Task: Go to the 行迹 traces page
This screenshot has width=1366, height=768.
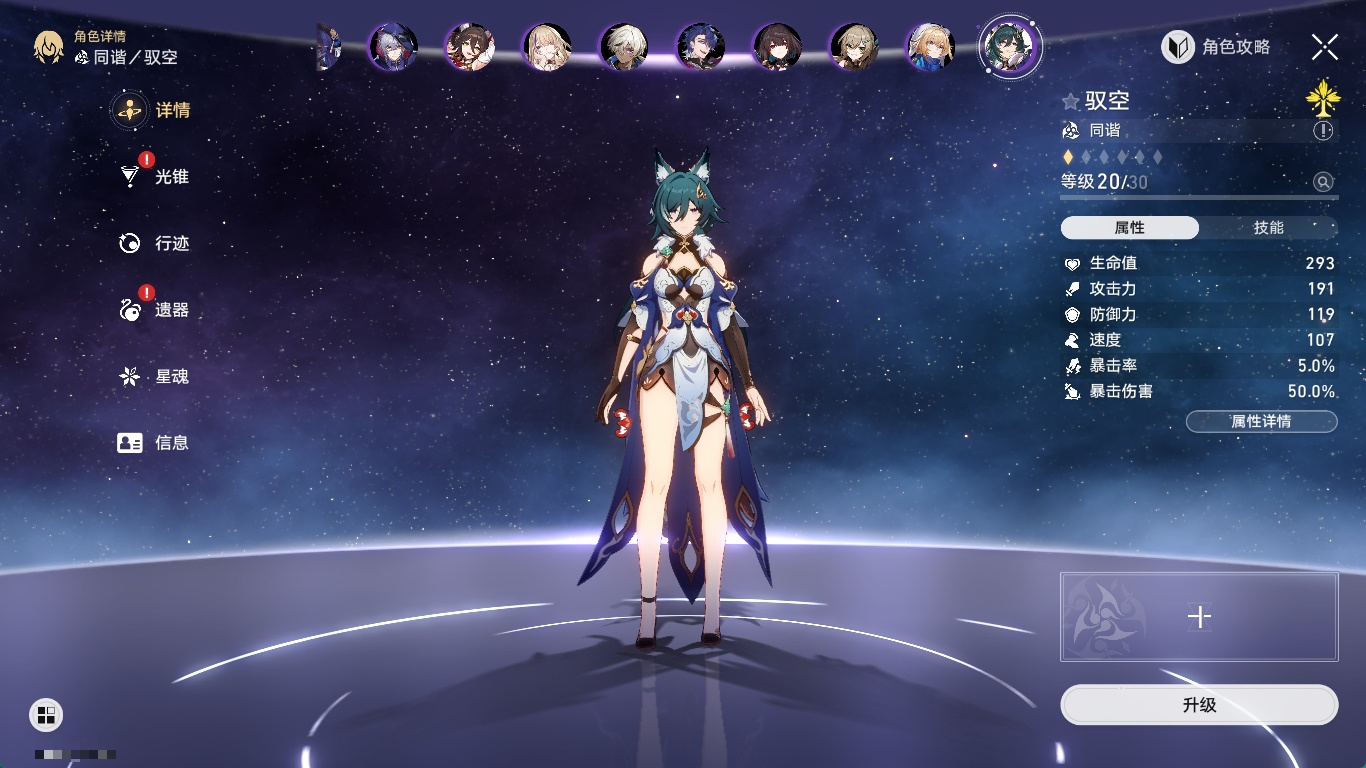Action: (155, 243)
